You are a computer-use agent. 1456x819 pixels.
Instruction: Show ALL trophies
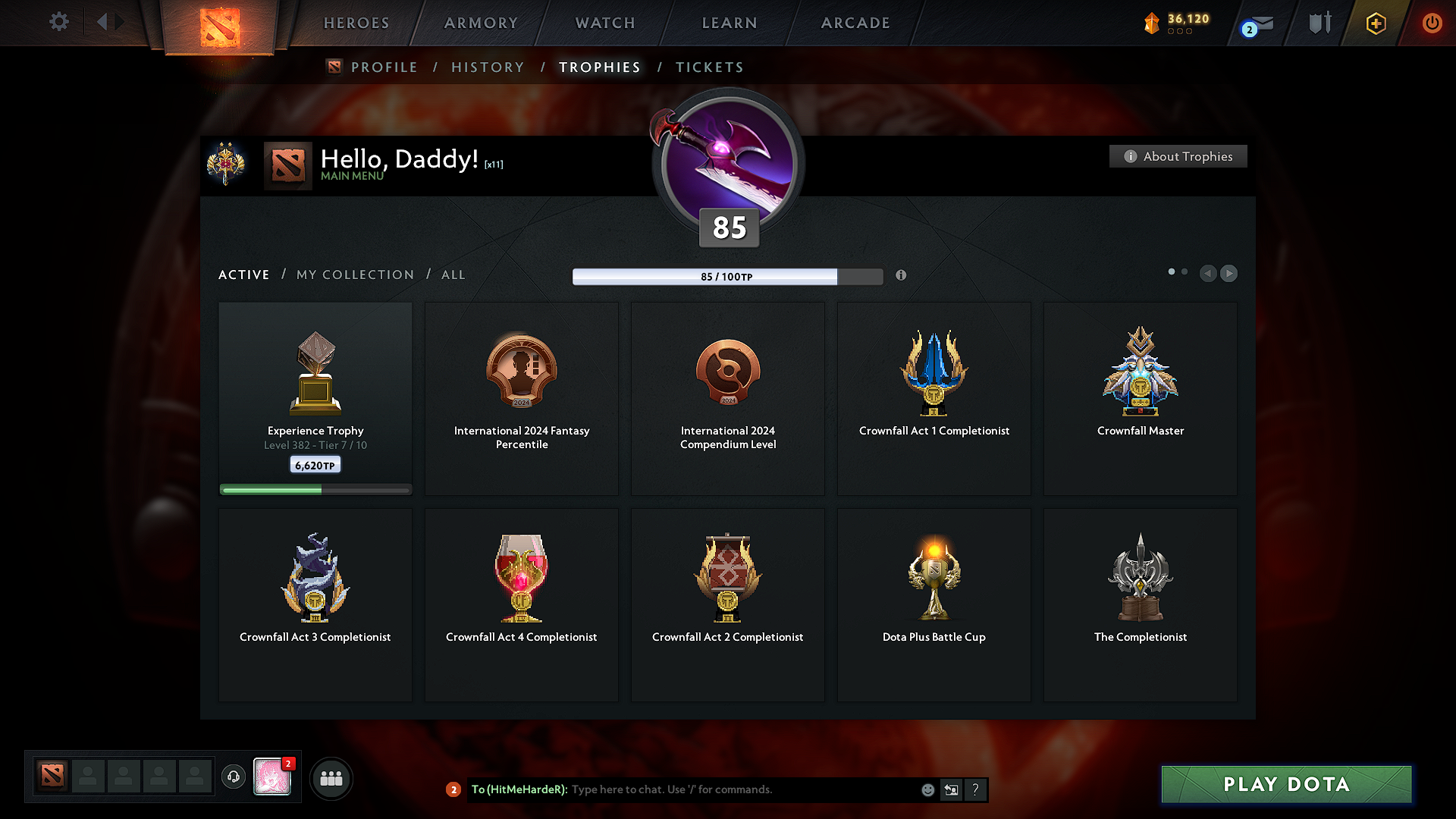[453, 275]
